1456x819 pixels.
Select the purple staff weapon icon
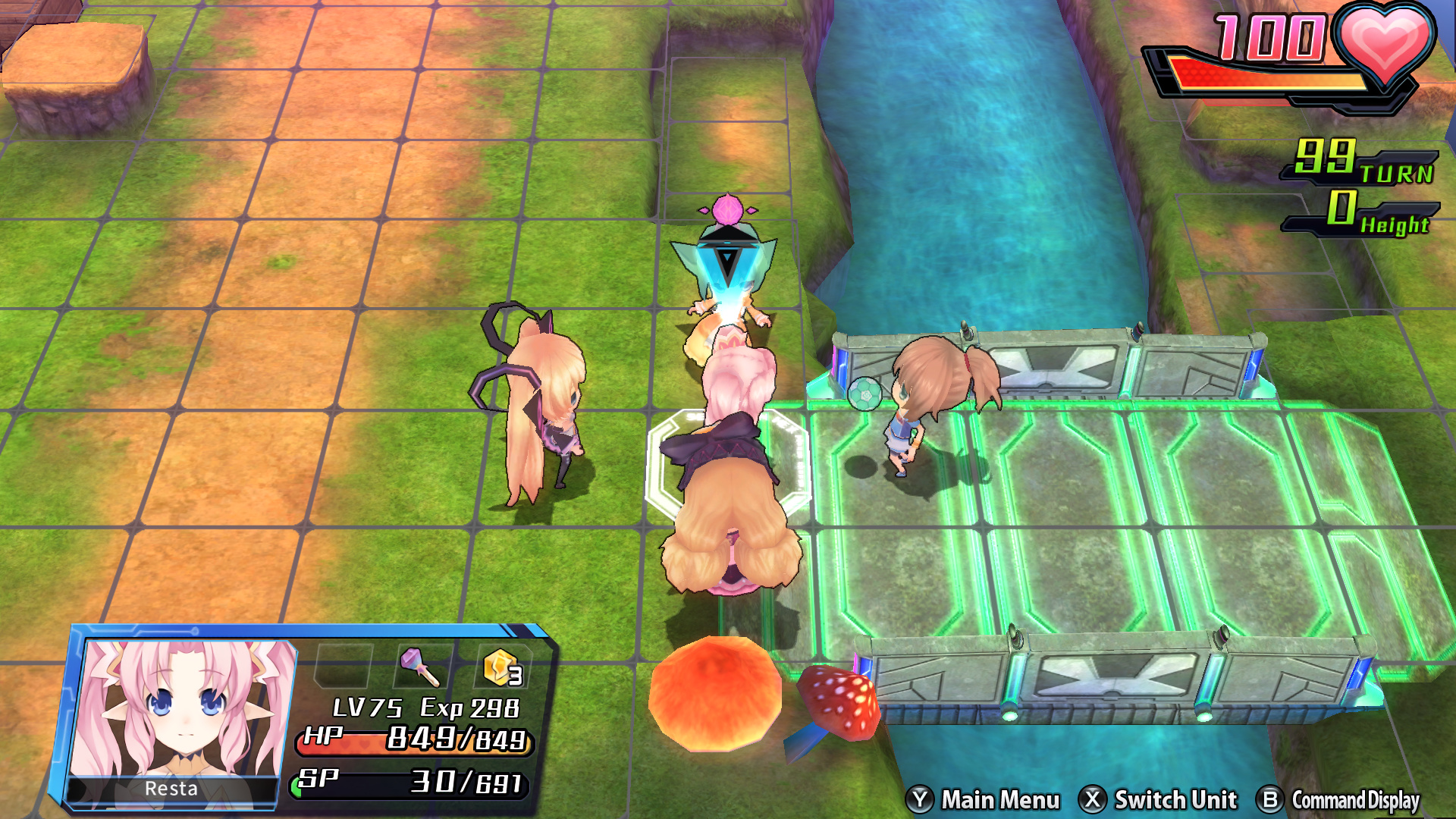pos(419,667)
